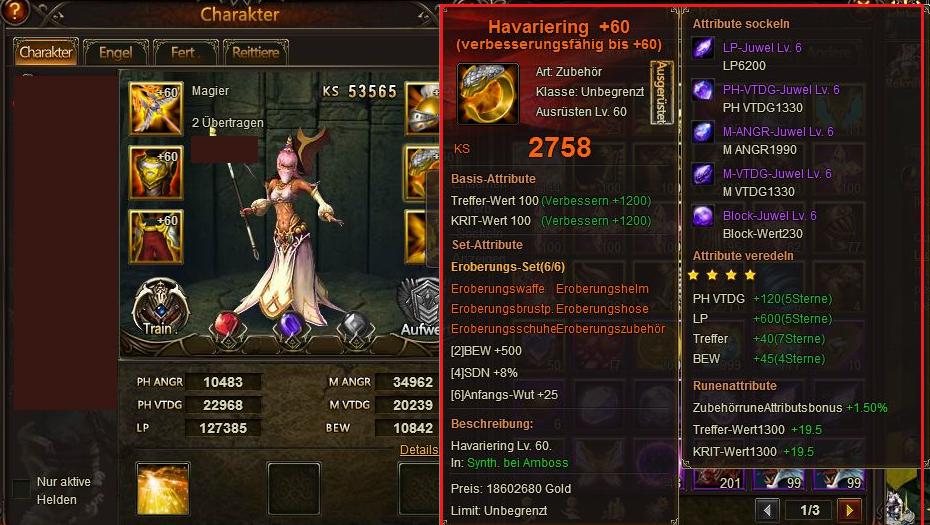Select the Fert. tab
The image size is (930, 525).
tap(185, 52)
